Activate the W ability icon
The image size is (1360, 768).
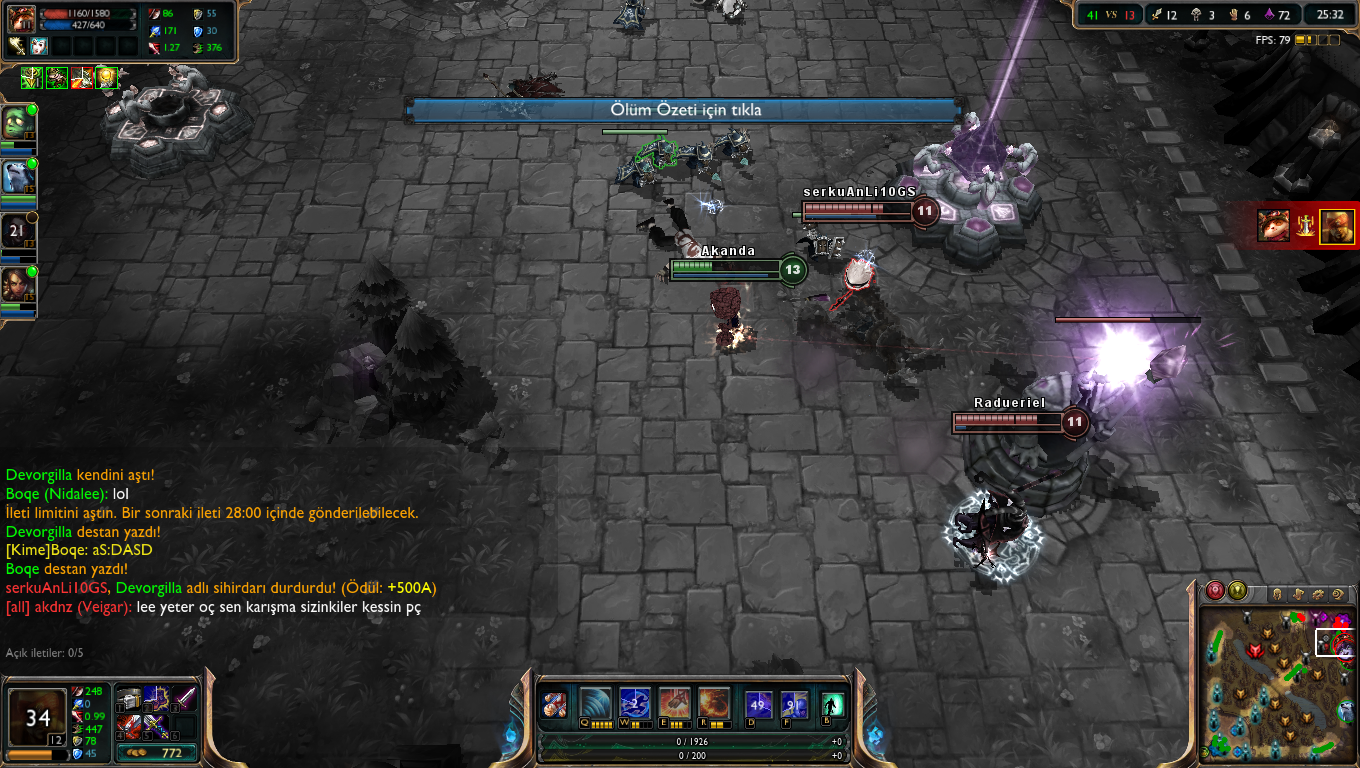(x=635, y=703)
